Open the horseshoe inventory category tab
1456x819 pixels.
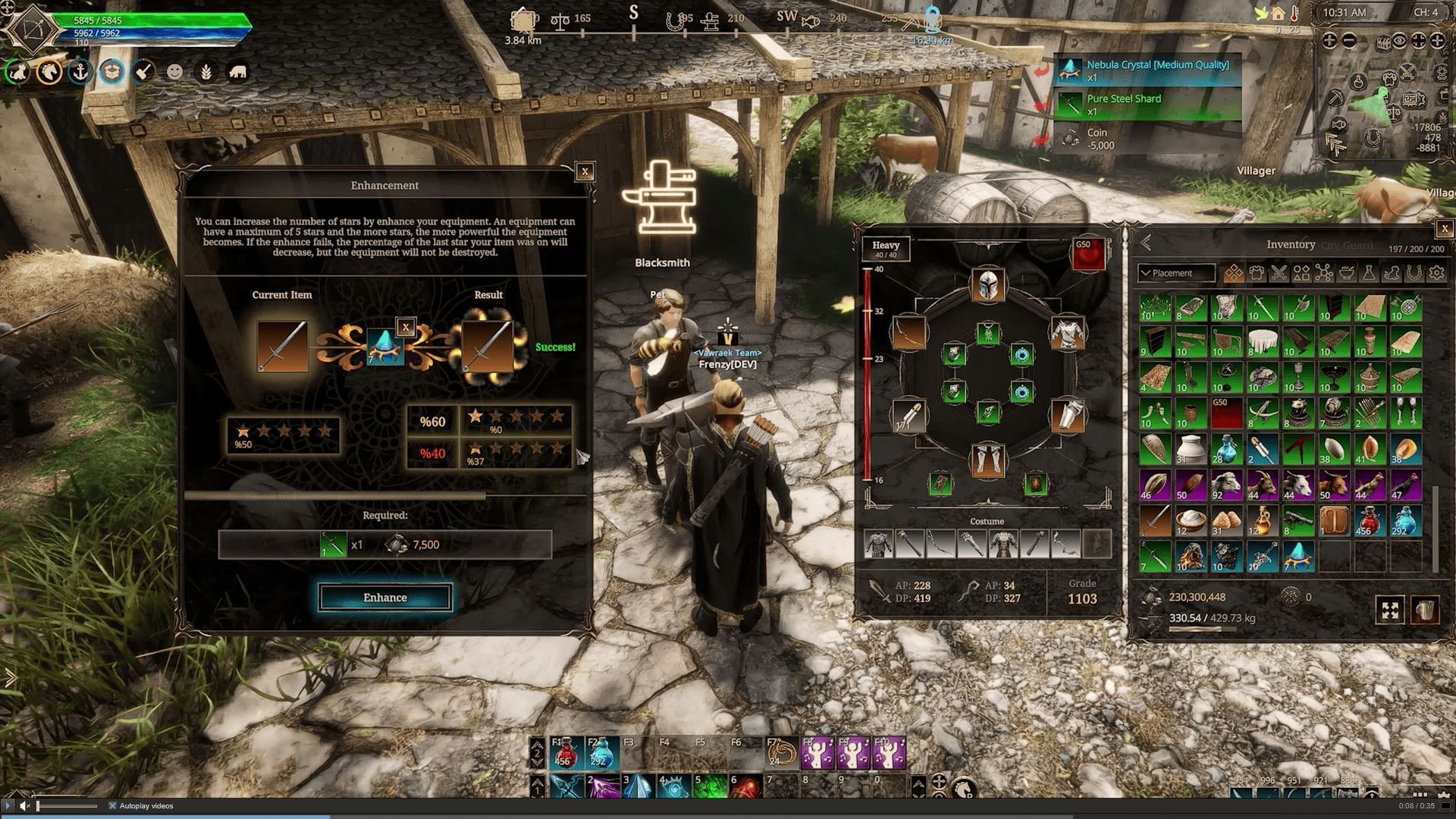click(1414, 273)
